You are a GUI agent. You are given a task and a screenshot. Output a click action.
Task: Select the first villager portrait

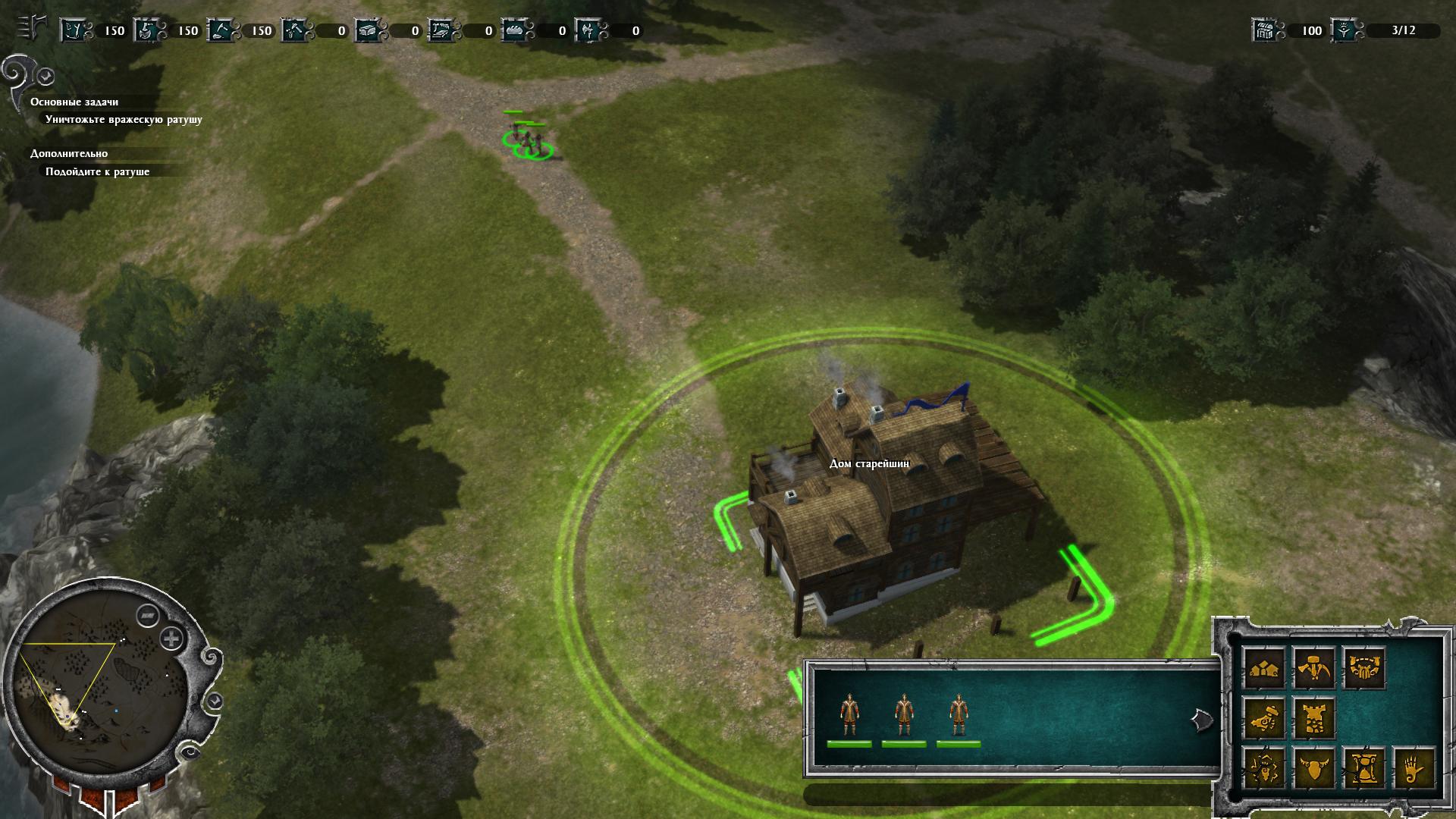[x=849, y=714]
